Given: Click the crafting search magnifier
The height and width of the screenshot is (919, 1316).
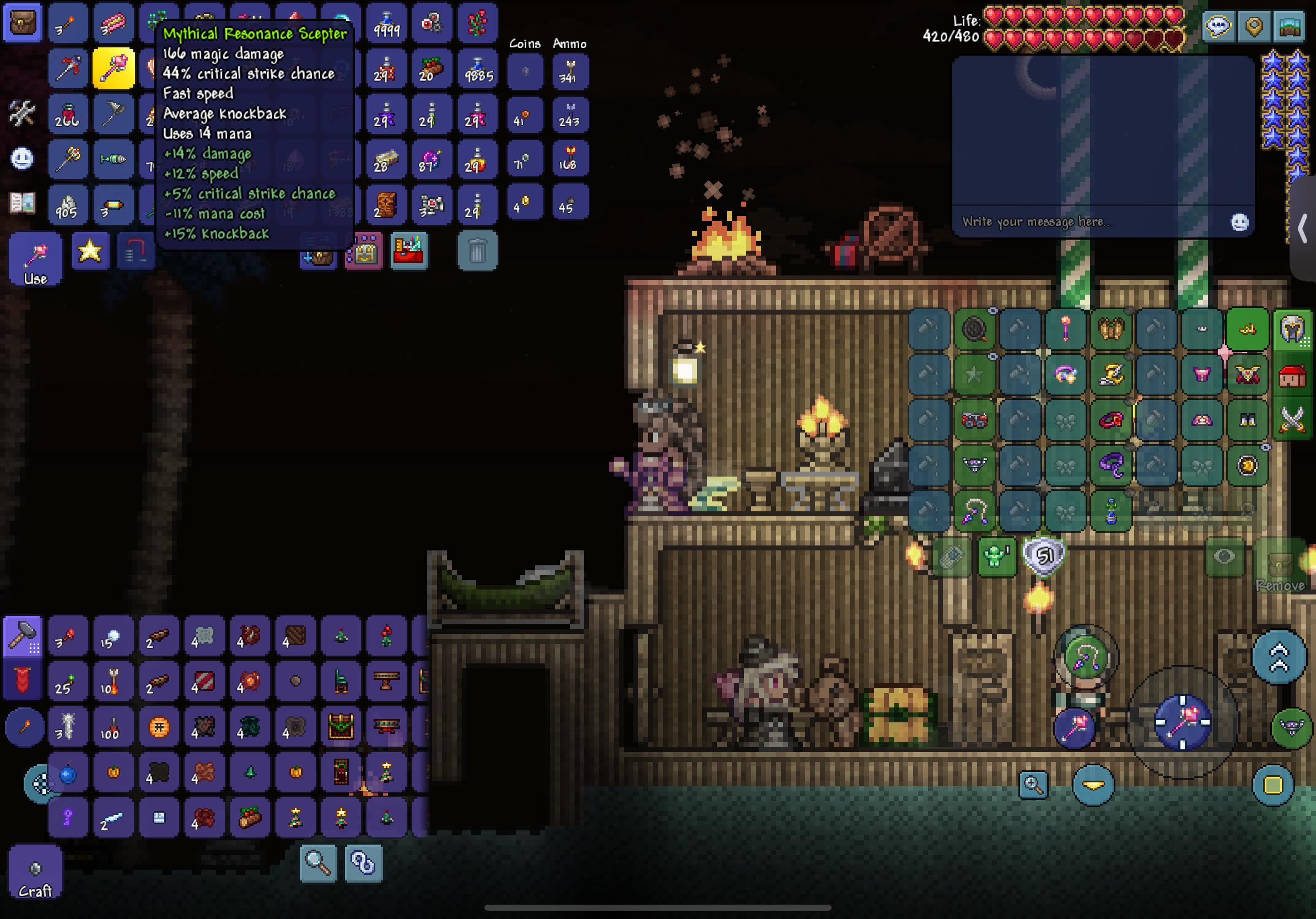Looking at the screenshot, I should click(318, 862).
